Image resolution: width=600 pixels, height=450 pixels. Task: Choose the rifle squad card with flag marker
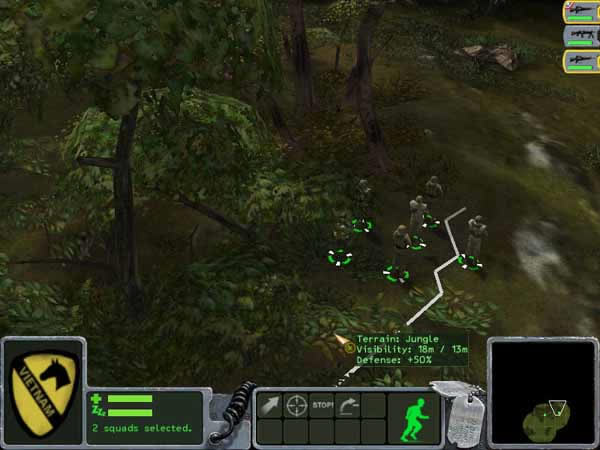[x=580, y=11]
